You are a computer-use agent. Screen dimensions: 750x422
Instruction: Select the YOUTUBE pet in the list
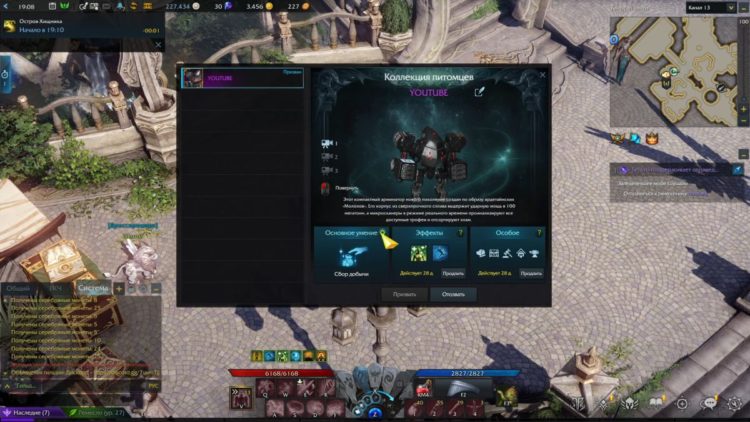click(x=242, y=78)
